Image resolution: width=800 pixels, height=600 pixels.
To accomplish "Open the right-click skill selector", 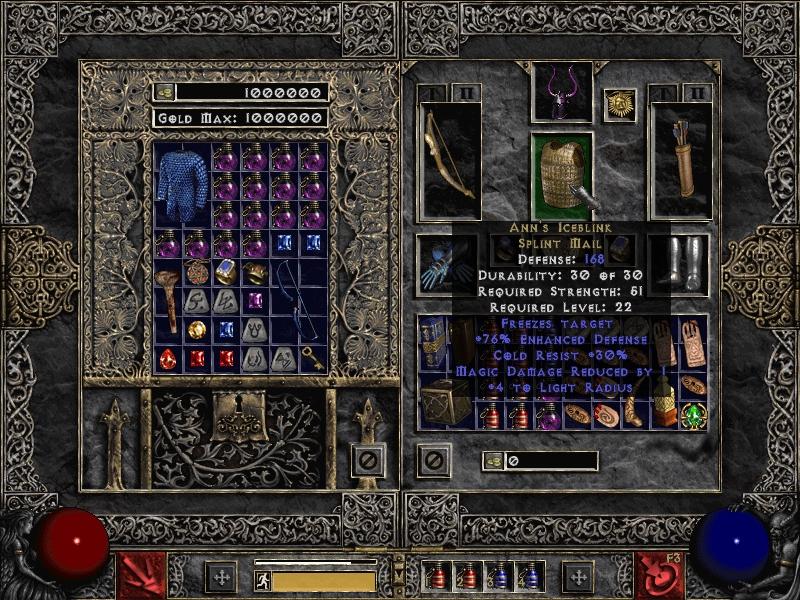I will point(661,575).
